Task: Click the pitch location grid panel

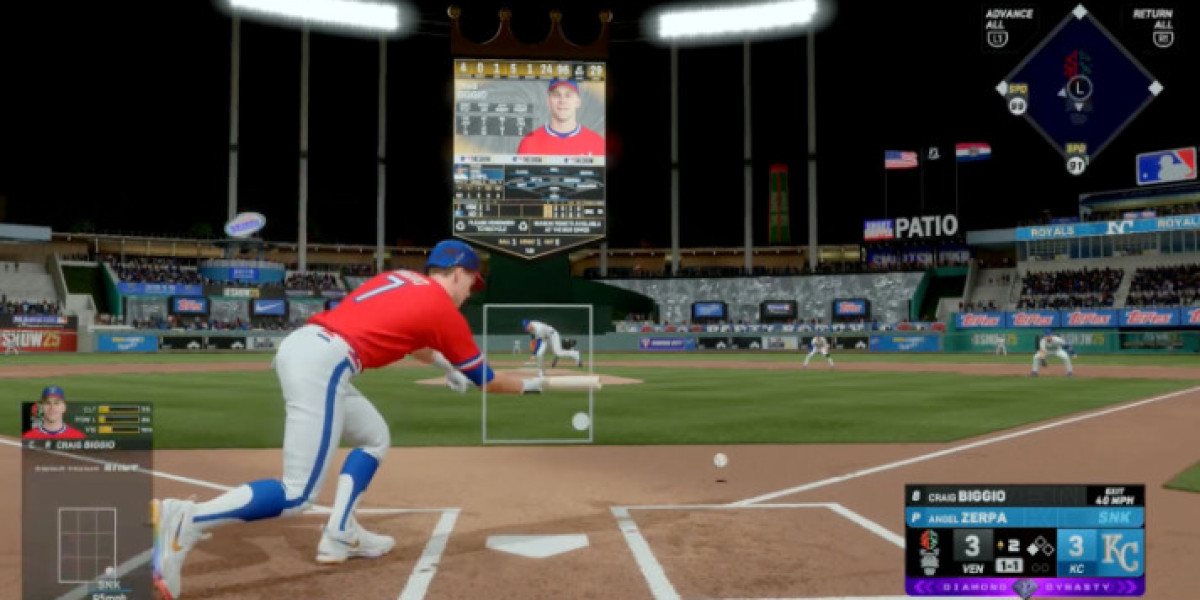Action: pos(87,544)
